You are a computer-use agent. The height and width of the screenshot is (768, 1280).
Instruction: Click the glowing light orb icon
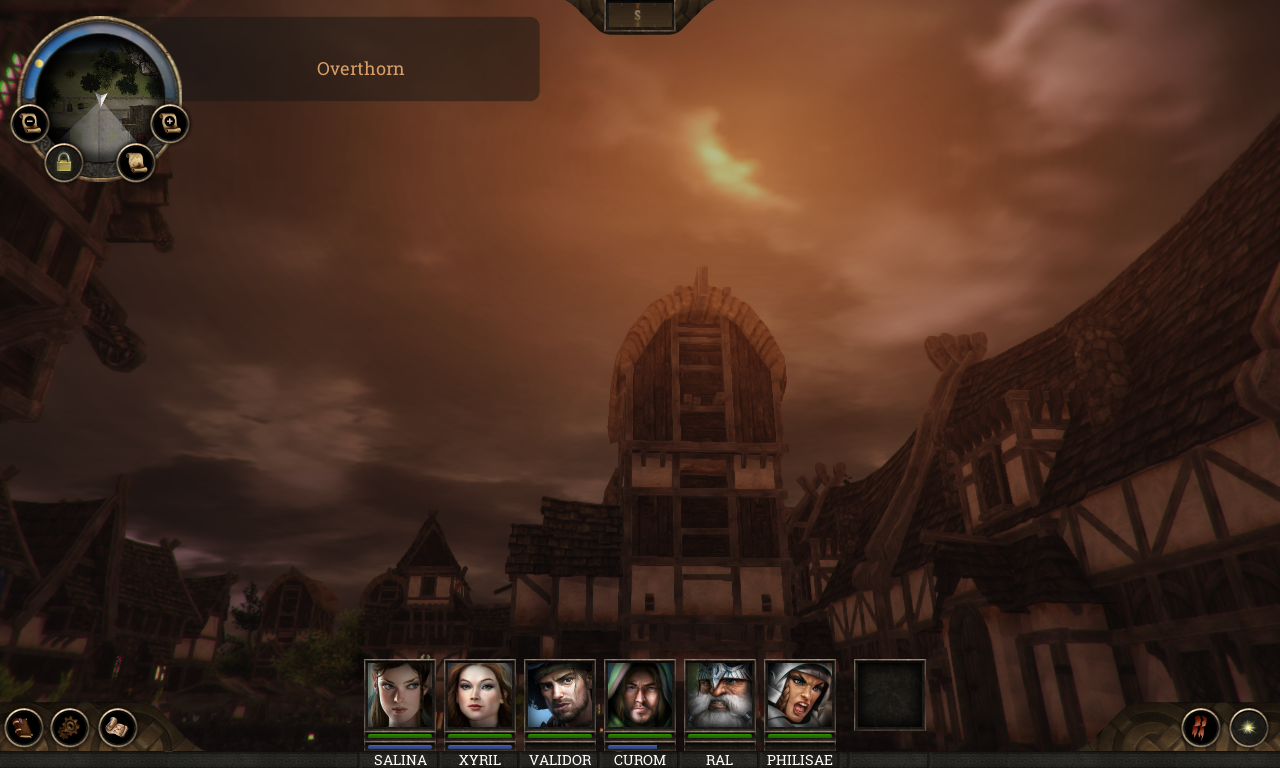point(1247,727)
